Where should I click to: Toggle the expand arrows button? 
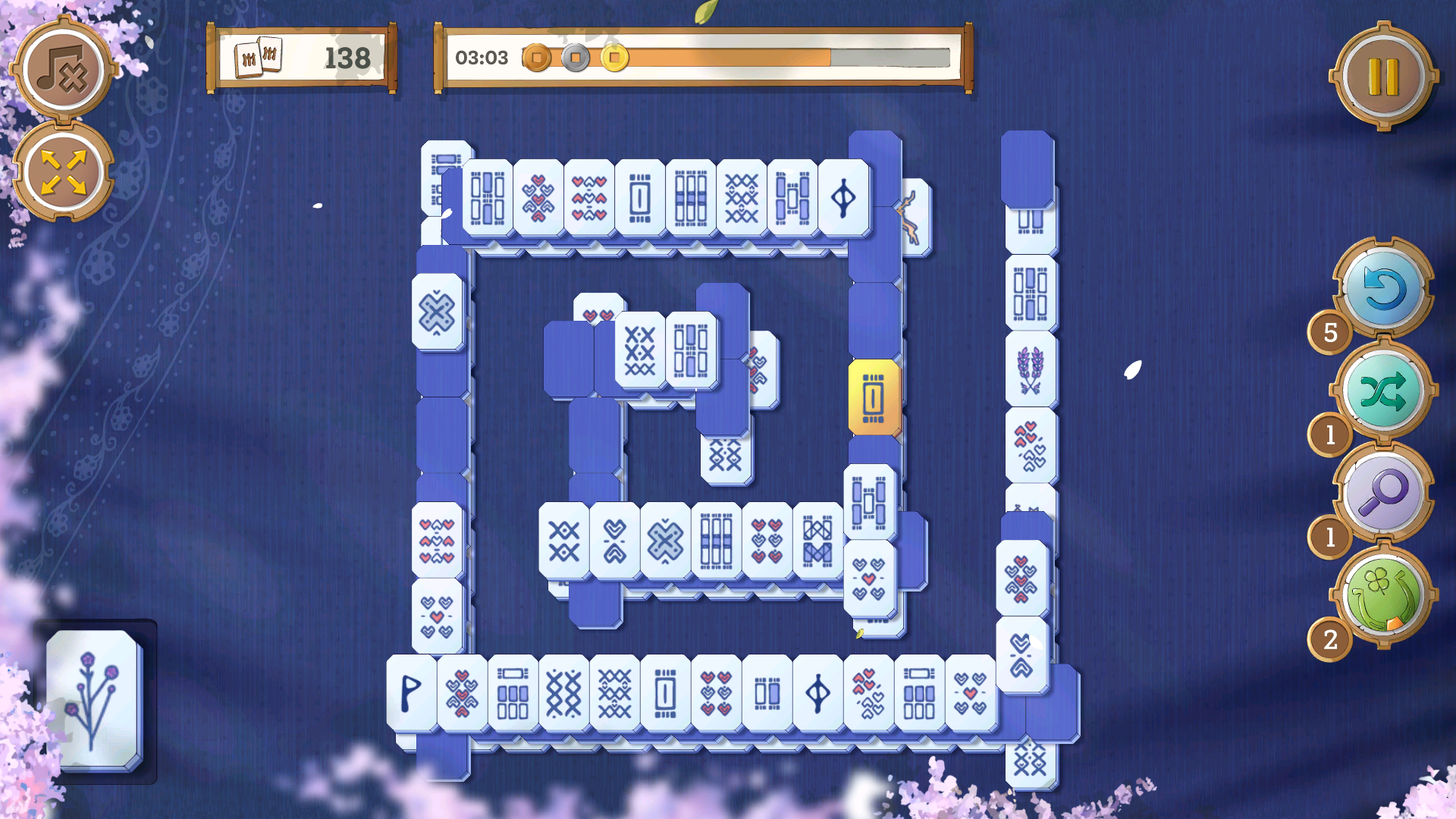(64, 168)
